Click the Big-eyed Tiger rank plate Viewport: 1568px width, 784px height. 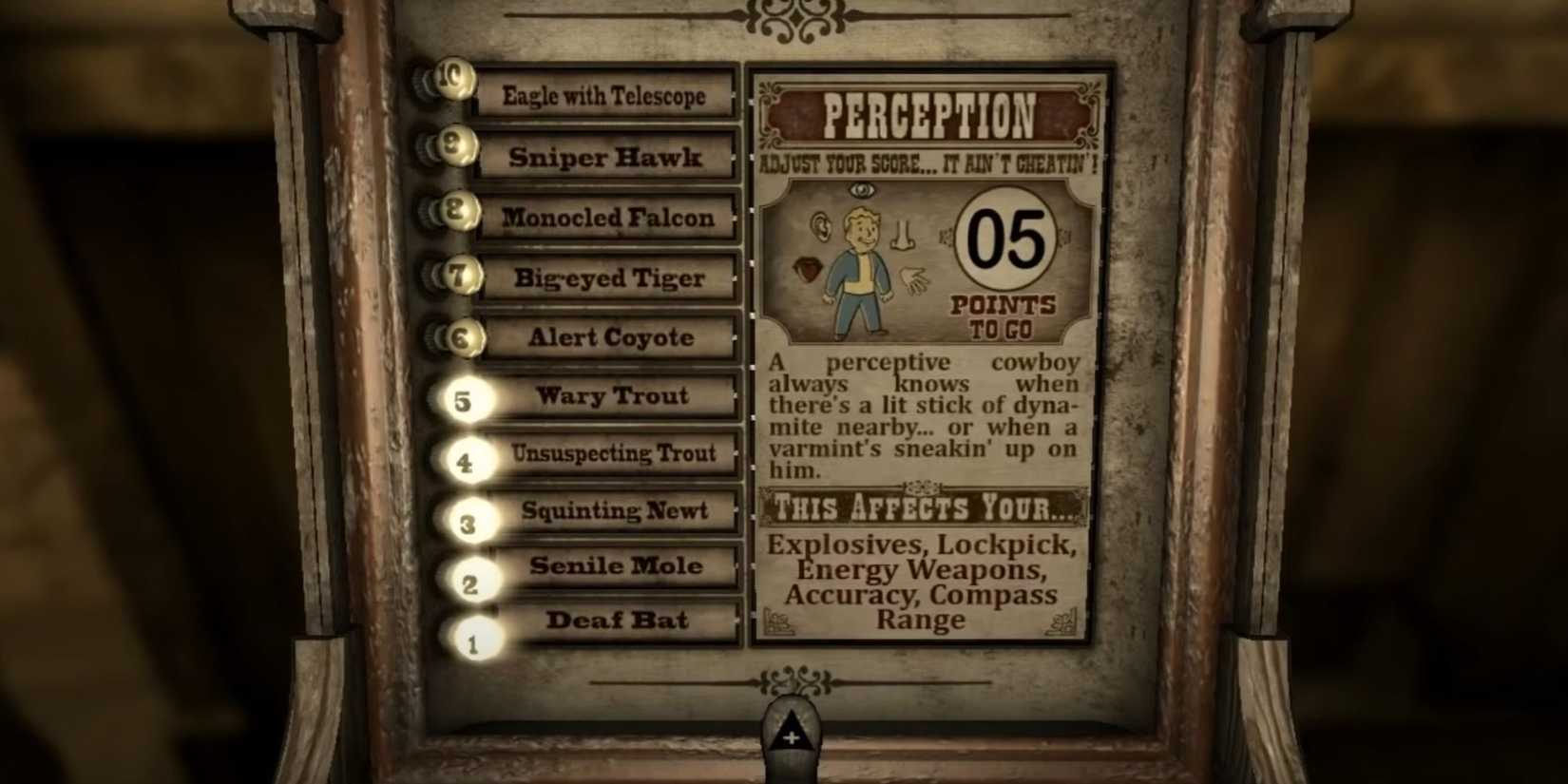click(608, 278)
